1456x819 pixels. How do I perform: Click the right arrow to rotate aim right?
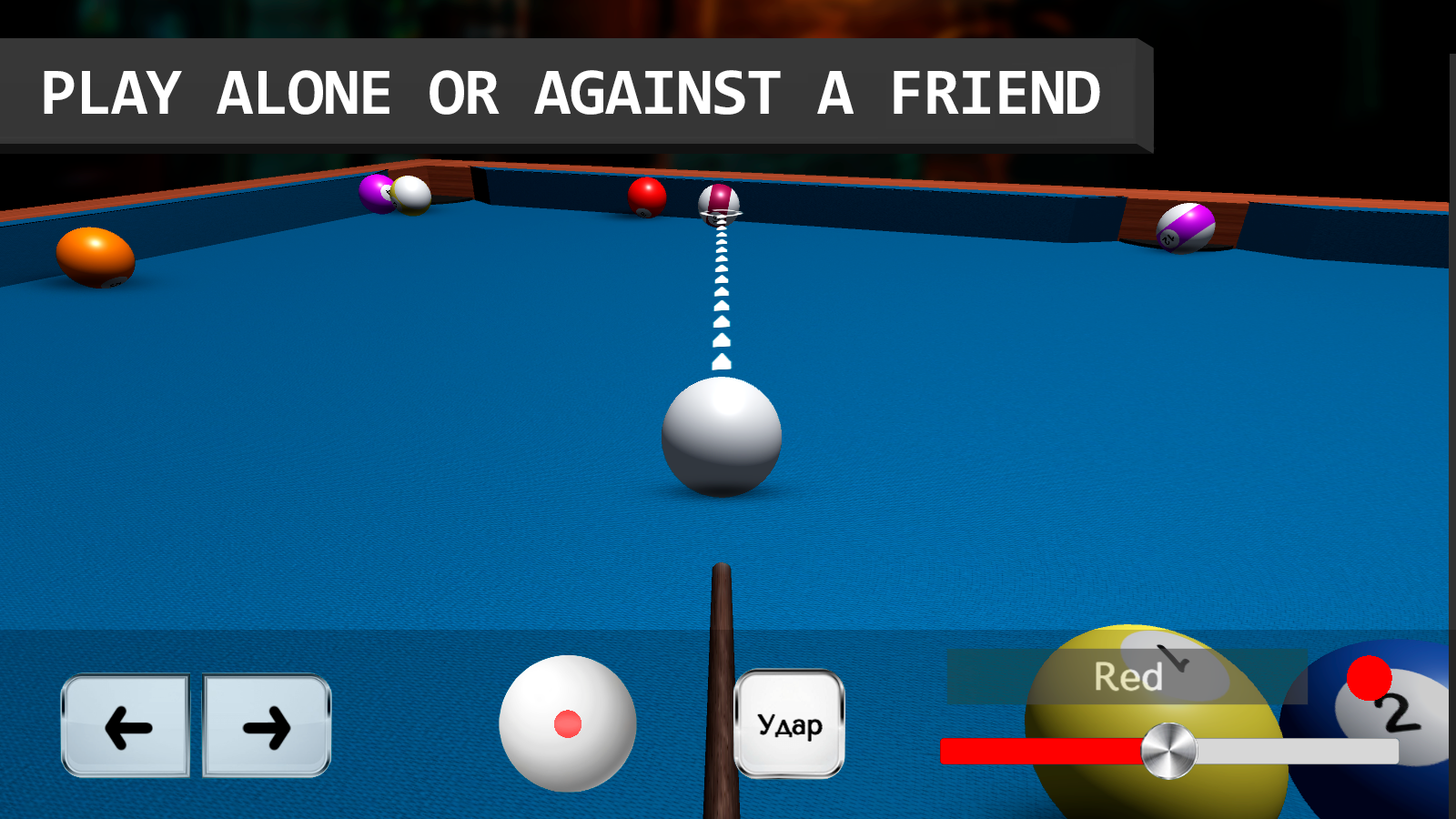coord(266,725)
